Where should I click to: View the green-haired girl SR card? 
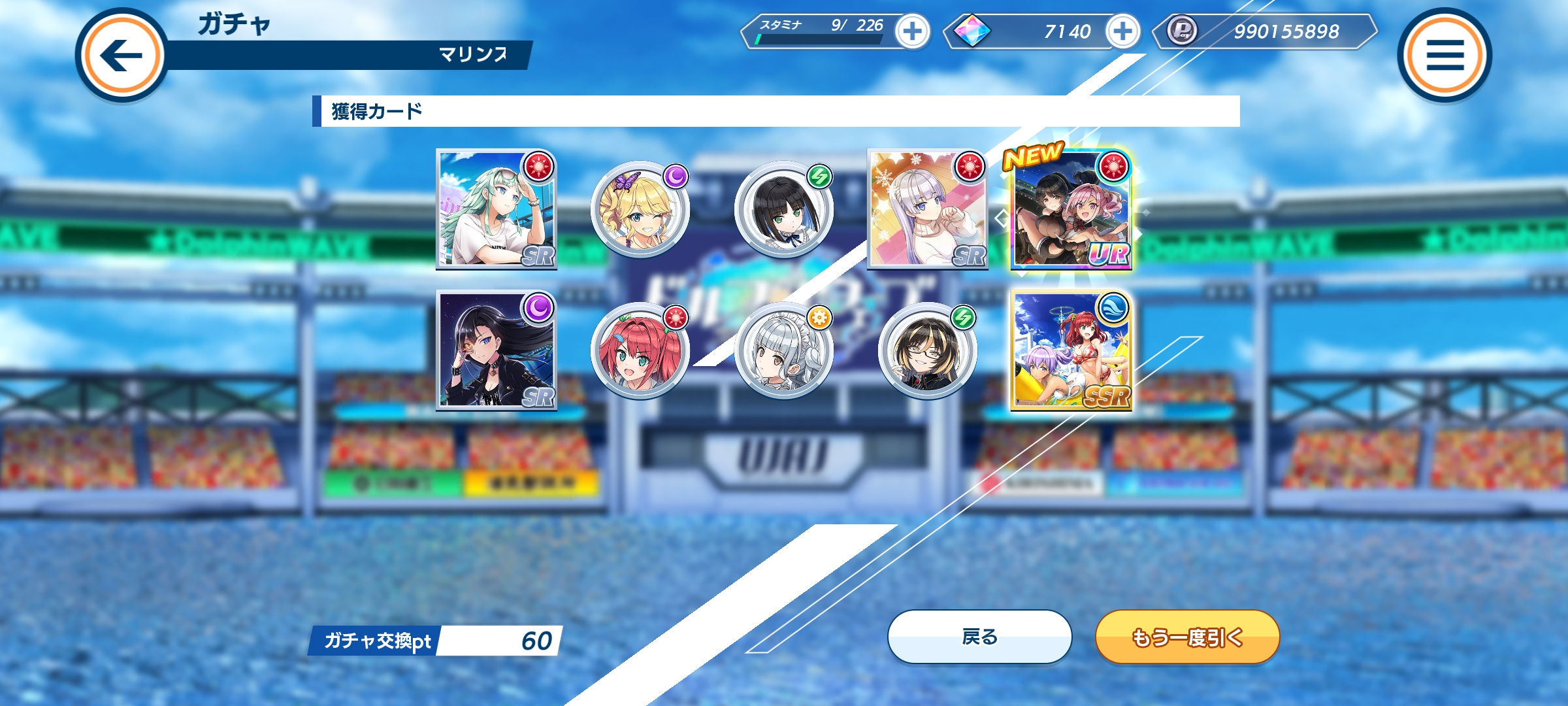(x=497, y=209)
